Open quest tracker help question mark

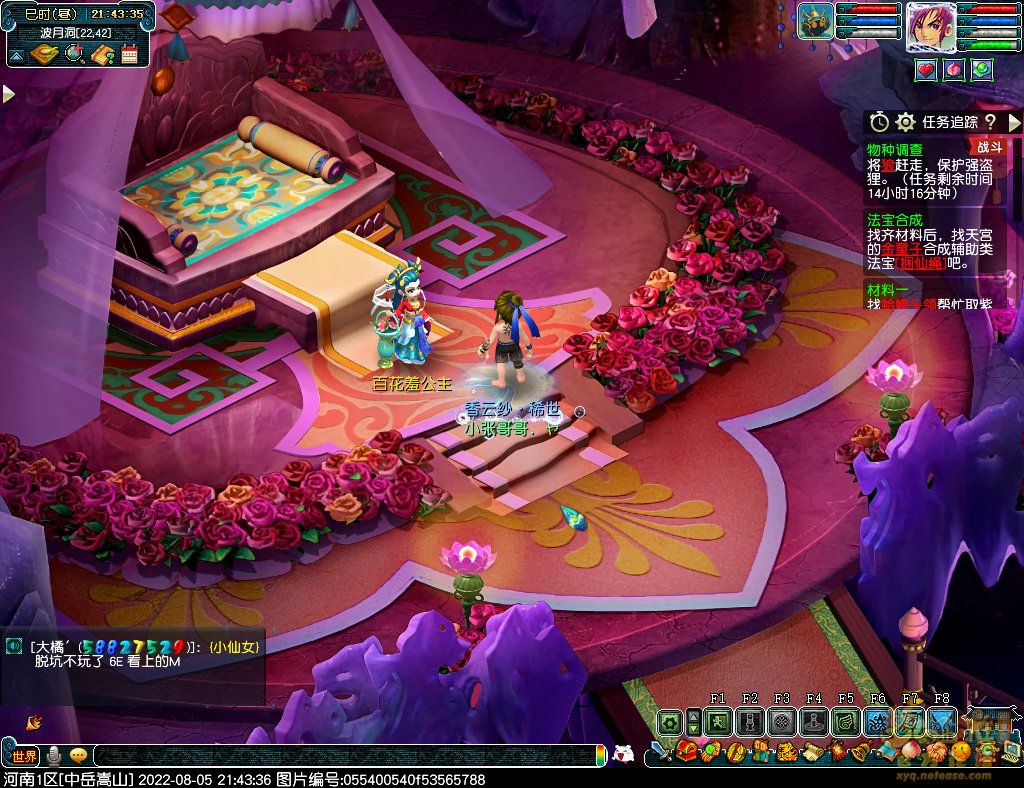(990, 122)
